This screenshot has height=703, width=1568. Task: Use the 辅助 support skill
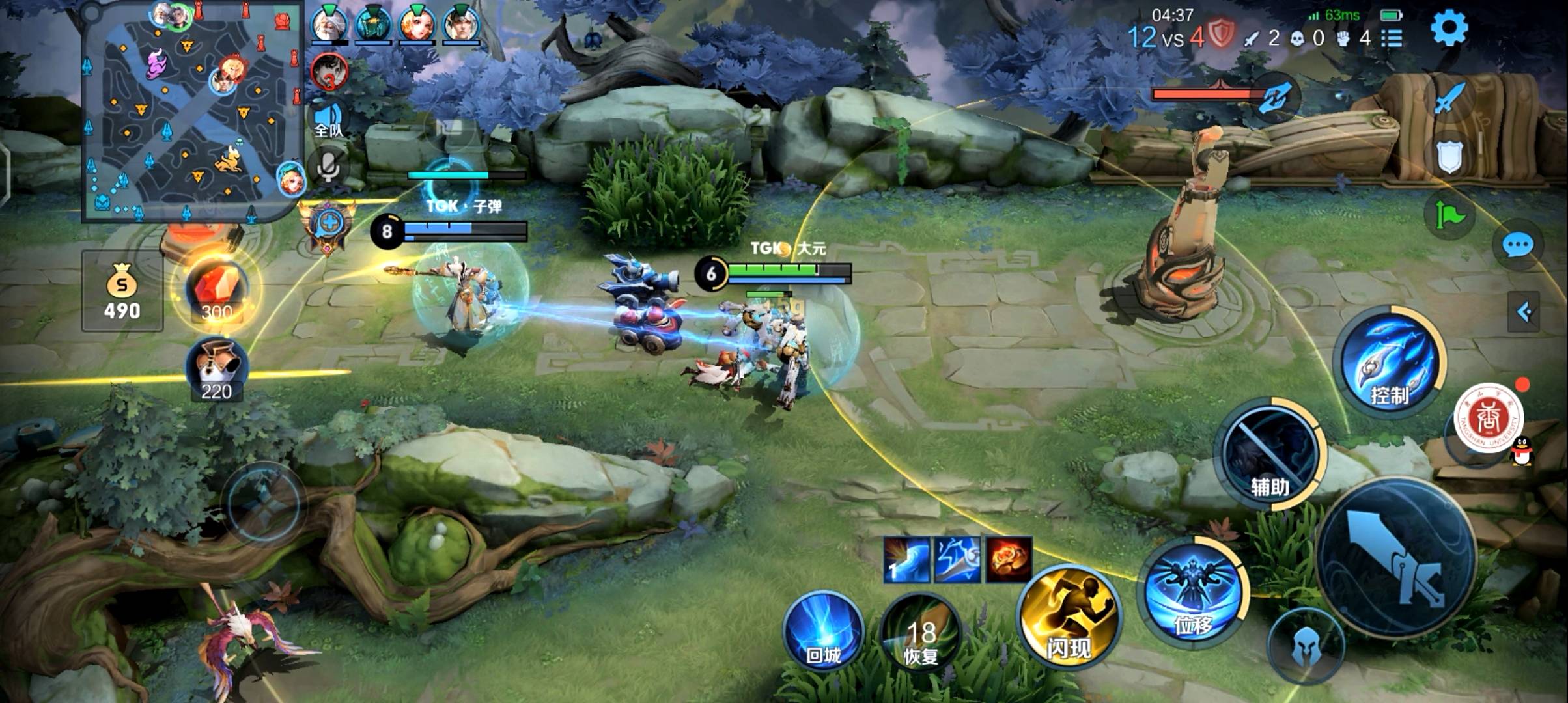(x=1270, y=452)
